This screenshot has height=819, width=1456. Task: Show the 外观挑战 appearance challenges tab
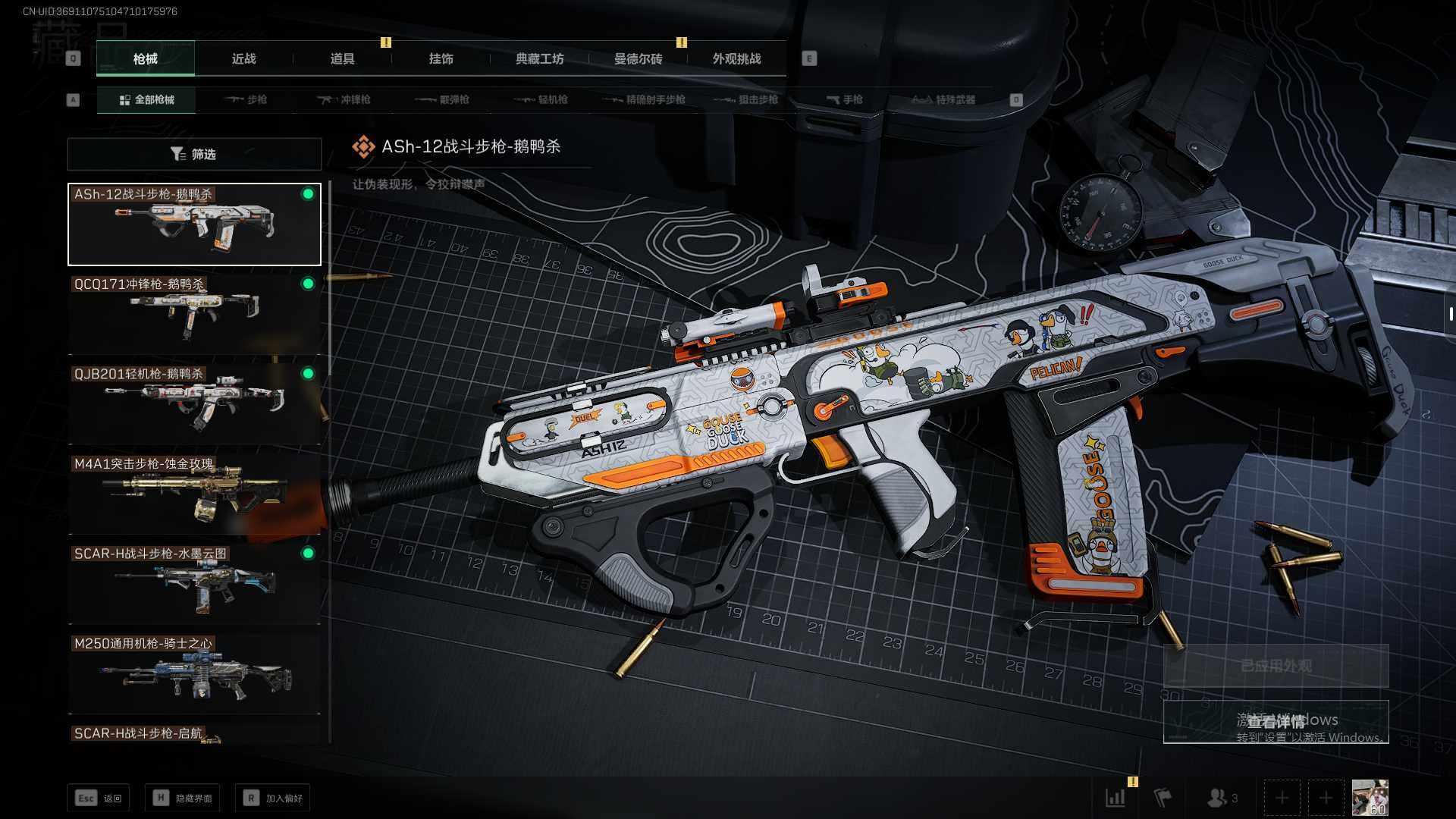click(x=736, y=59)
